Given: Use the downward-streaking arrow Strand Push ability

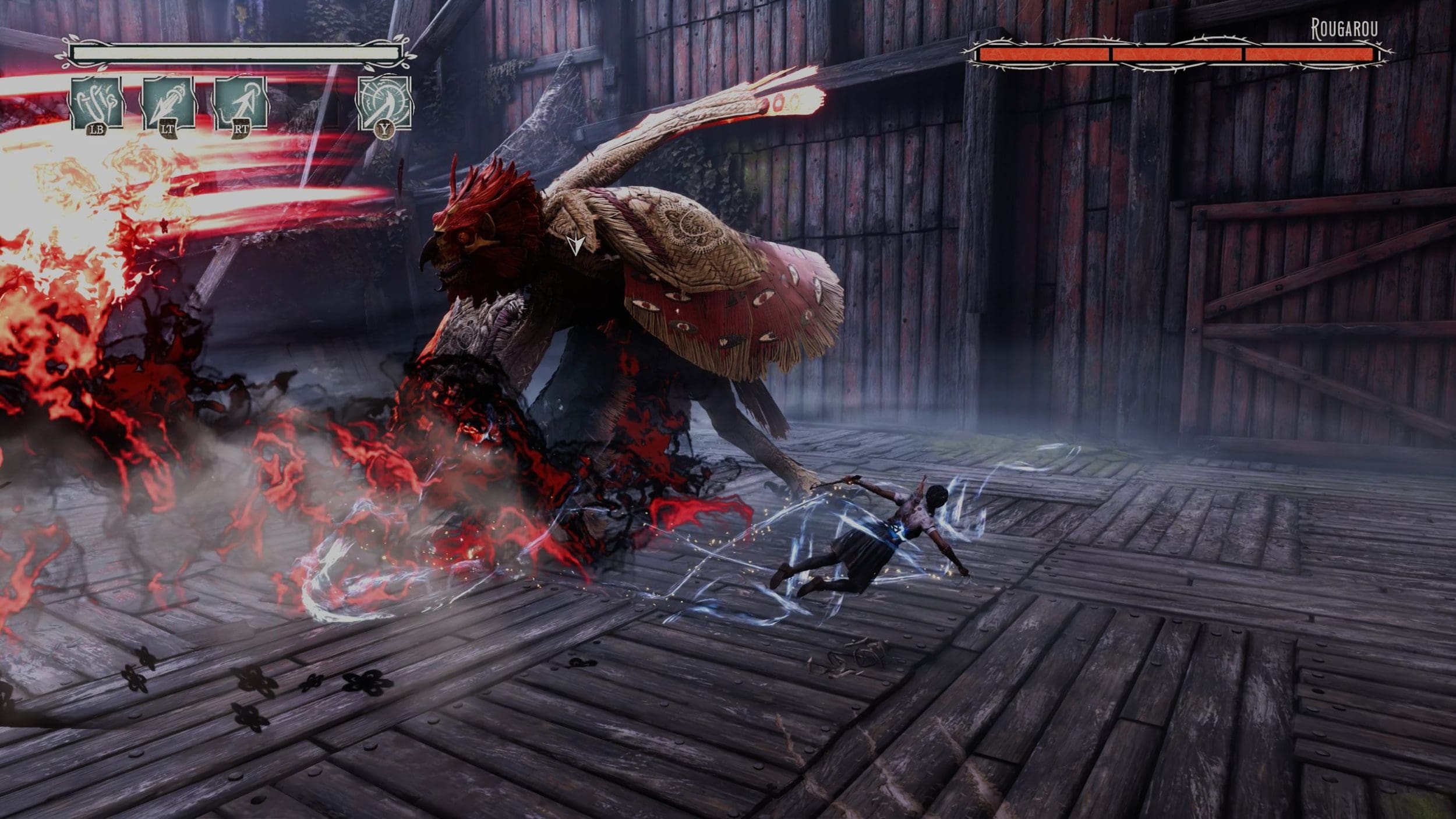Looking at the screenshot, I should [169, 103].
